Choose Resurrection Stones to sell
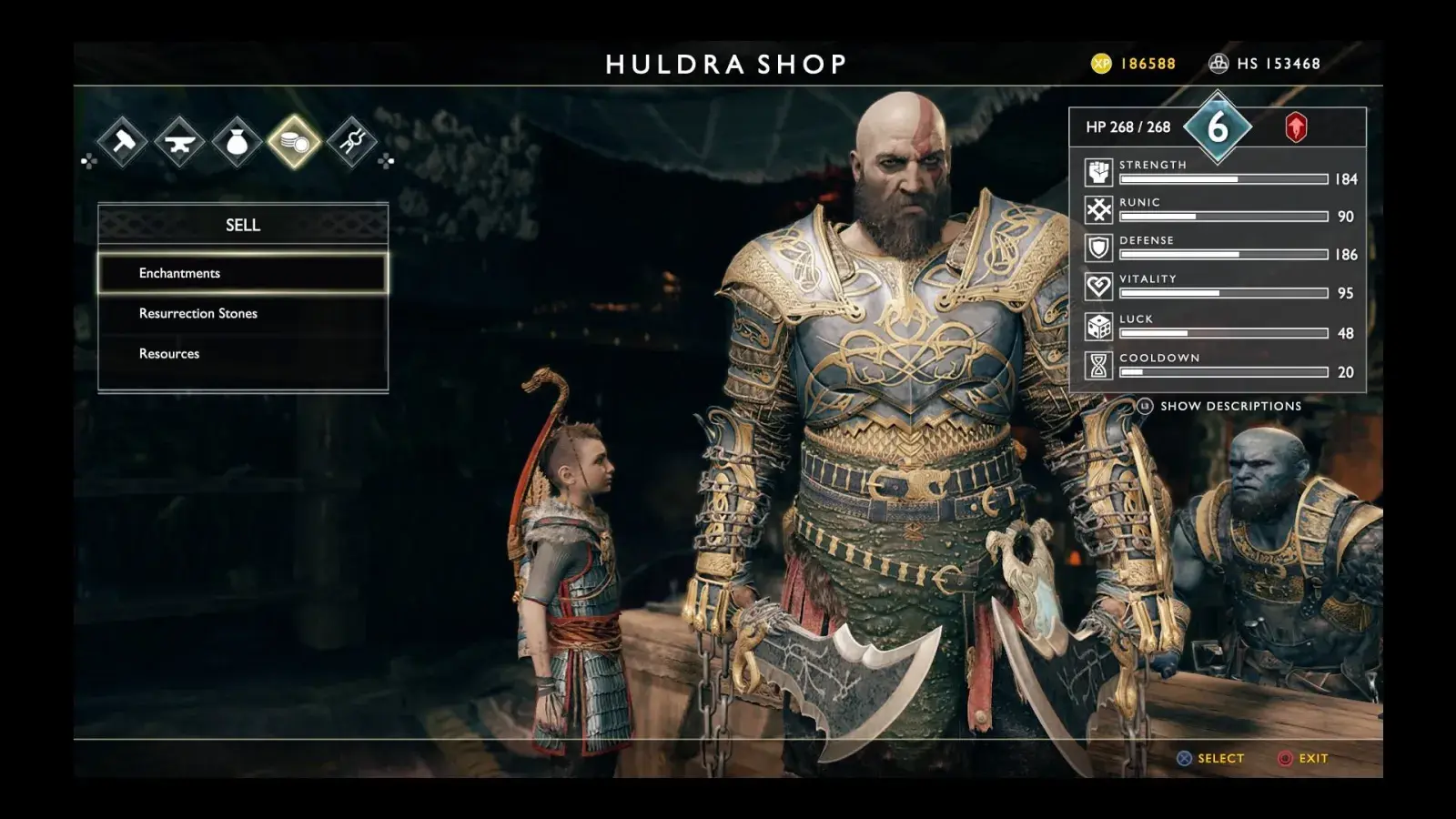1456x819 pixels. pos(243,313)
